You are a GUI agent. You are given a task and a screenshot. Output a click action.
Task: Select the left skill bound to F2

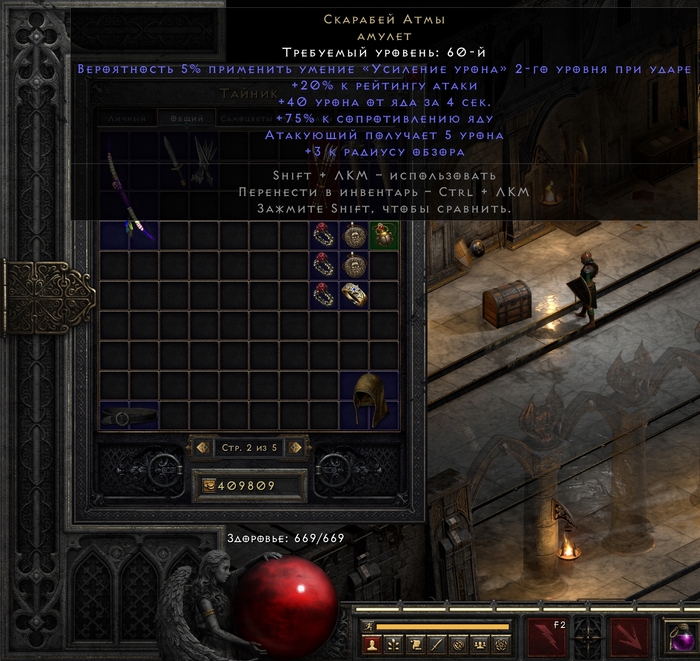(x=548, y=639)
